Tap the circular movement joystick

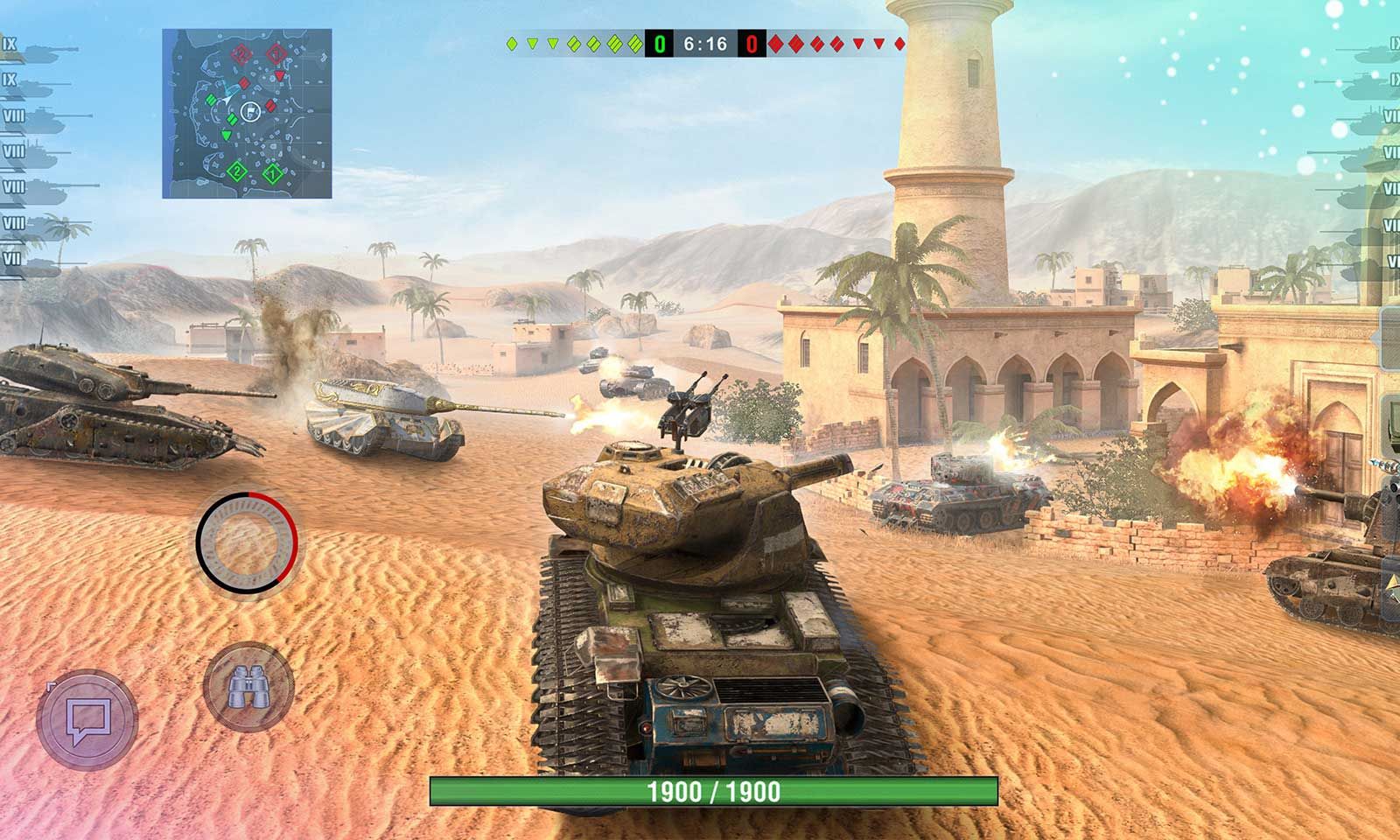click(x=247, y=540)
